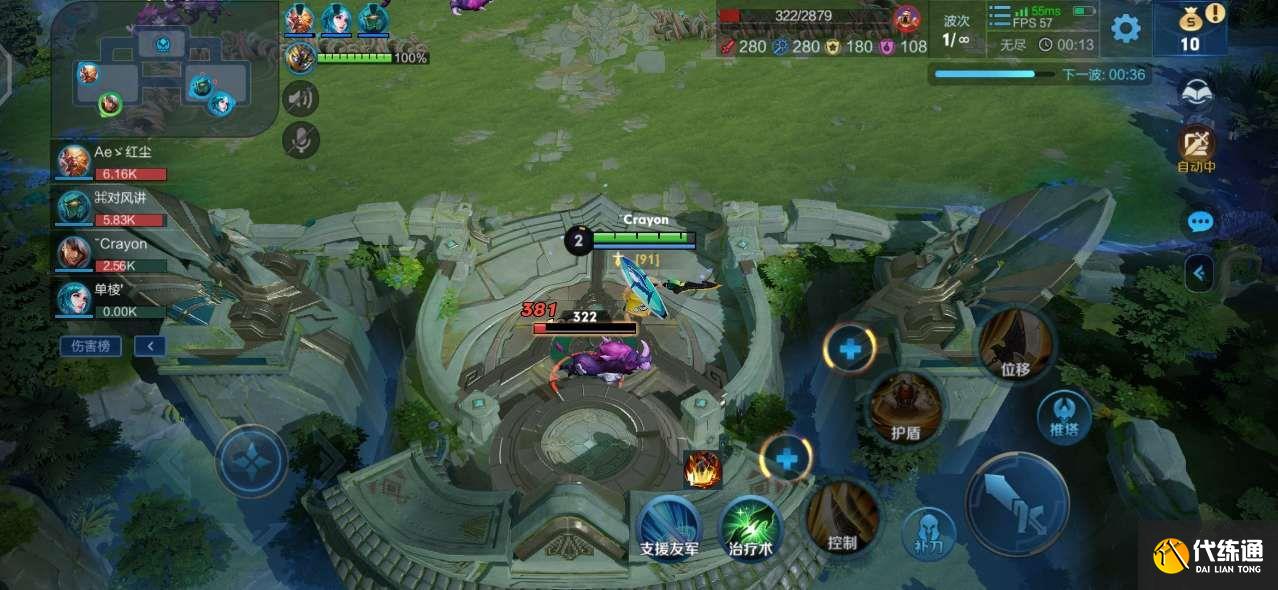The width and height of the screenshot is (1278, 590).
Task: Open the chat bubble icon
Action: [1200, 221]
